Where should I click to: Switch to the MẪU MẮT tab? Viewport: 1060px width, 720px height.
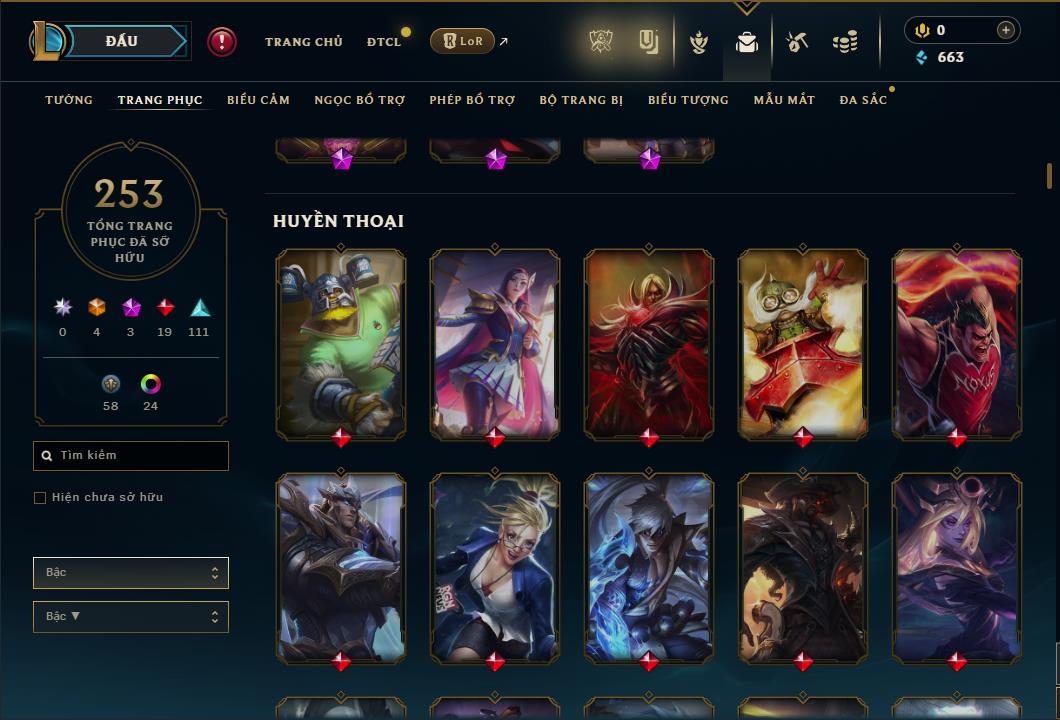click(784, 100)
